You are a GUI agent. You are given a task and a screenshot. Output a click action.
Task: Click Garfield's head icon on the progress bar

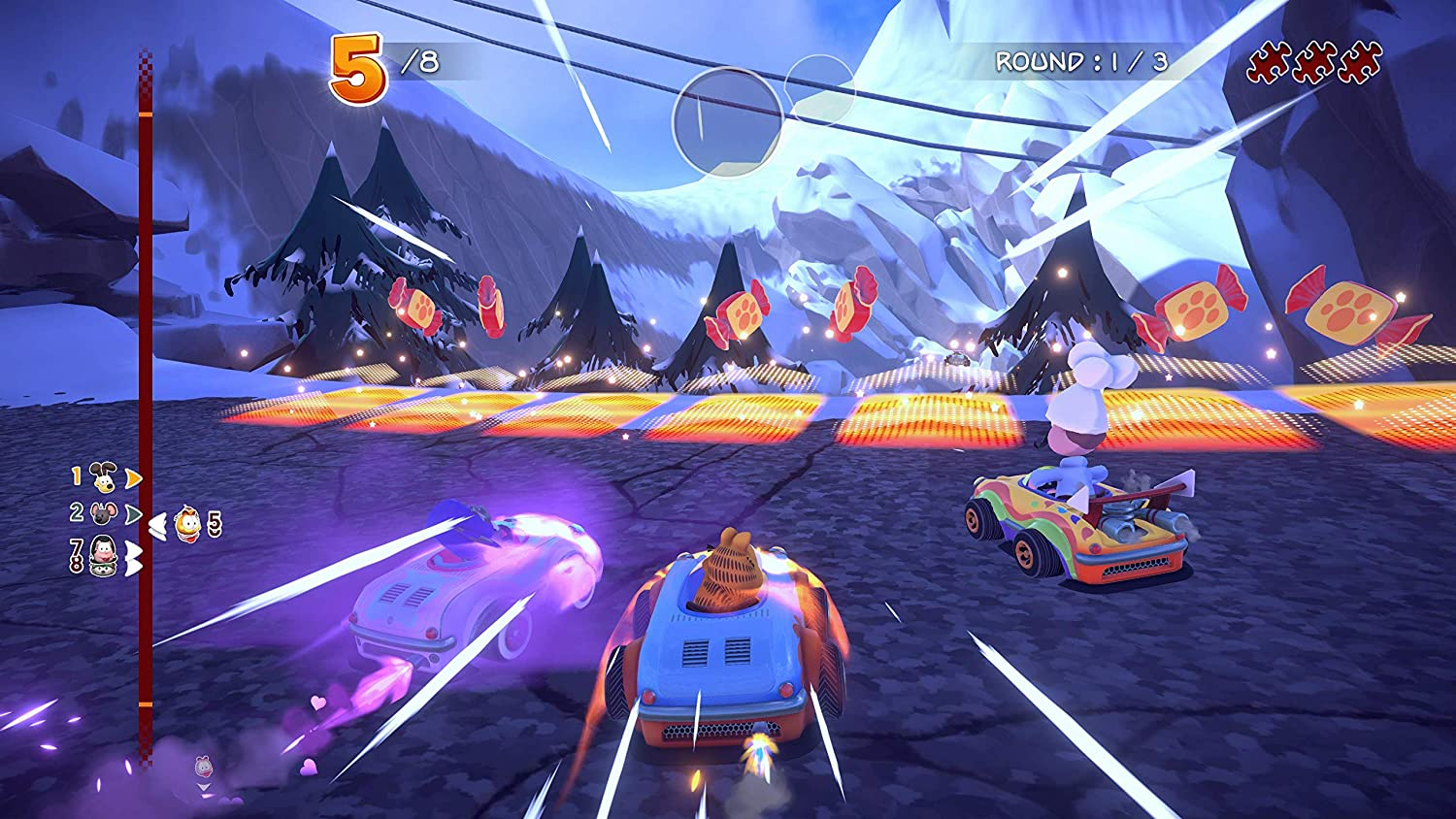(187, 526)
